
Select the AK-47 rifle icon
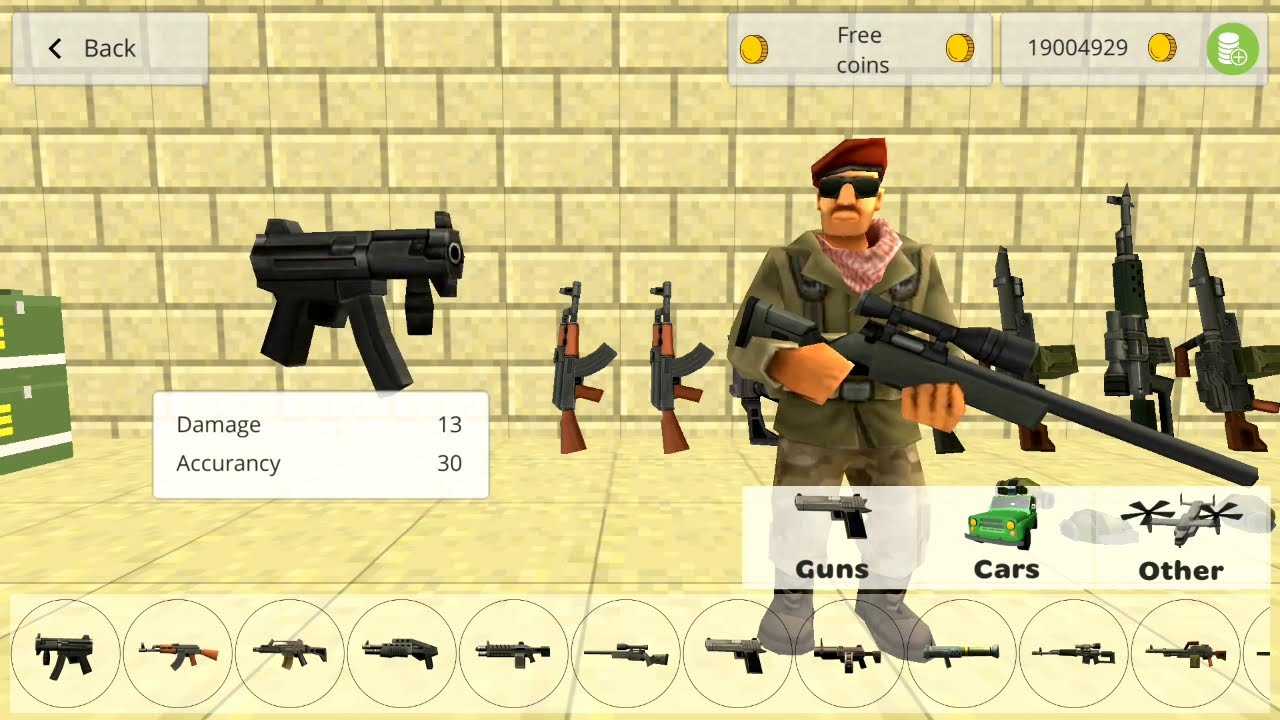178,655
